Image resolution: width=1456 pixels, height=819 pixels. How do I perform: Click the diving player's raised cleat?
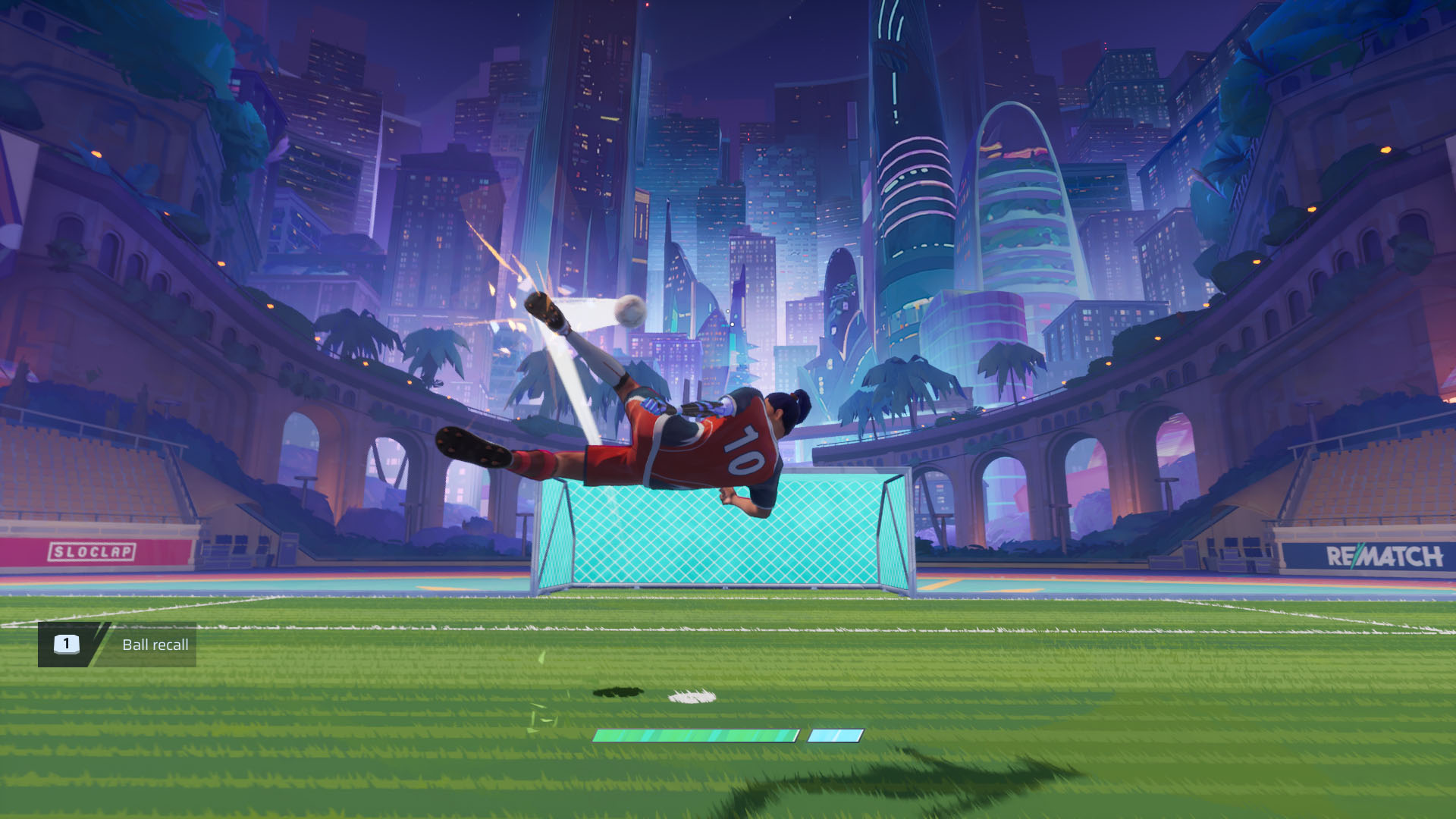pos(544,310)
